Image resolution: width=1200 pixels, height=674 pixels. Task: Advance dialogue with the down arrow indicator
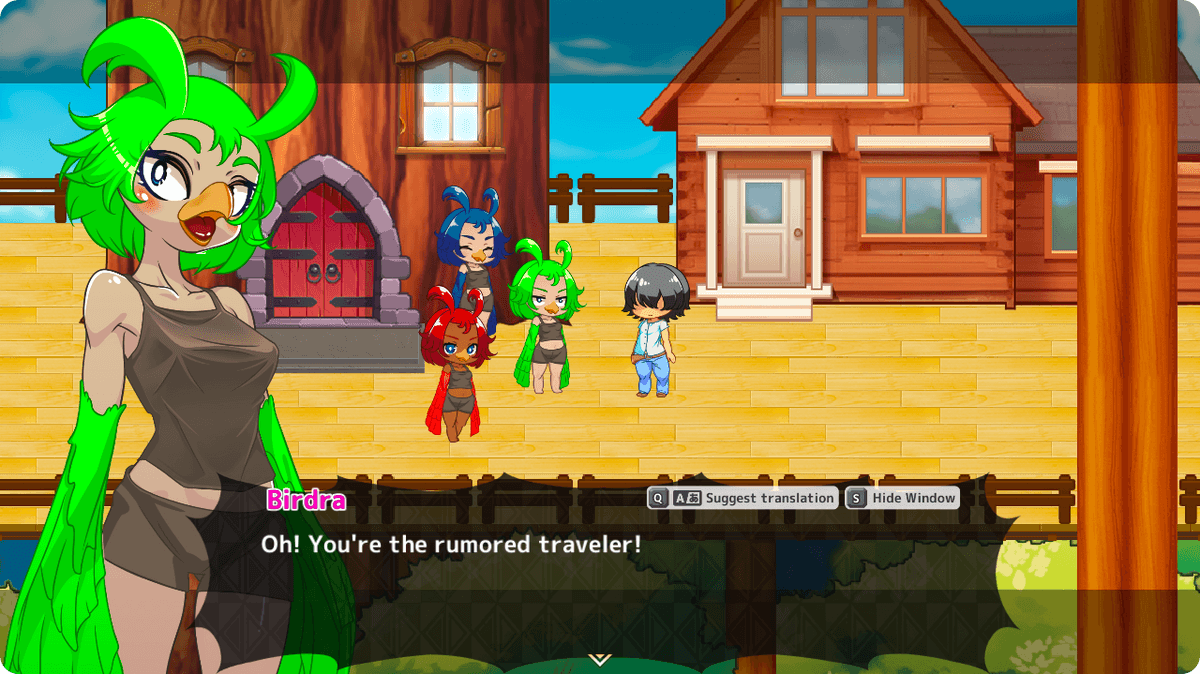pyautogui.click(x=599, y=659)
